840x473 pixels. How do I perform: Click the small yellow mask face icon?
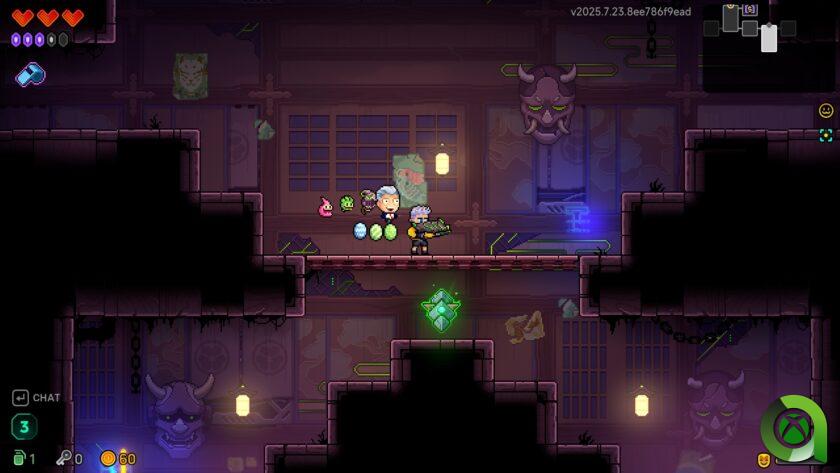coord(764,460)
